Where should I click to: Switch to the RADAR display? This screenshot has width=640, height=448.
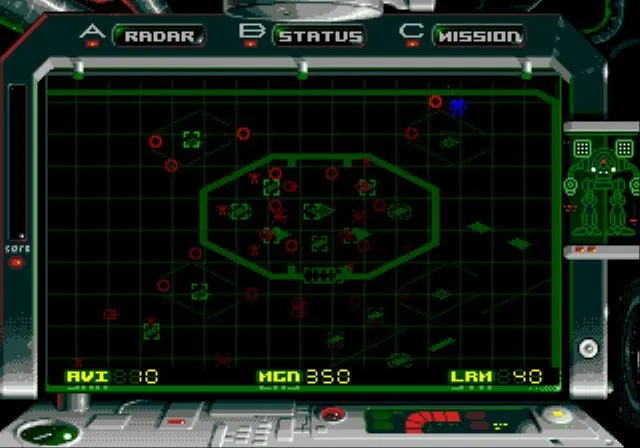coord(159,37)
